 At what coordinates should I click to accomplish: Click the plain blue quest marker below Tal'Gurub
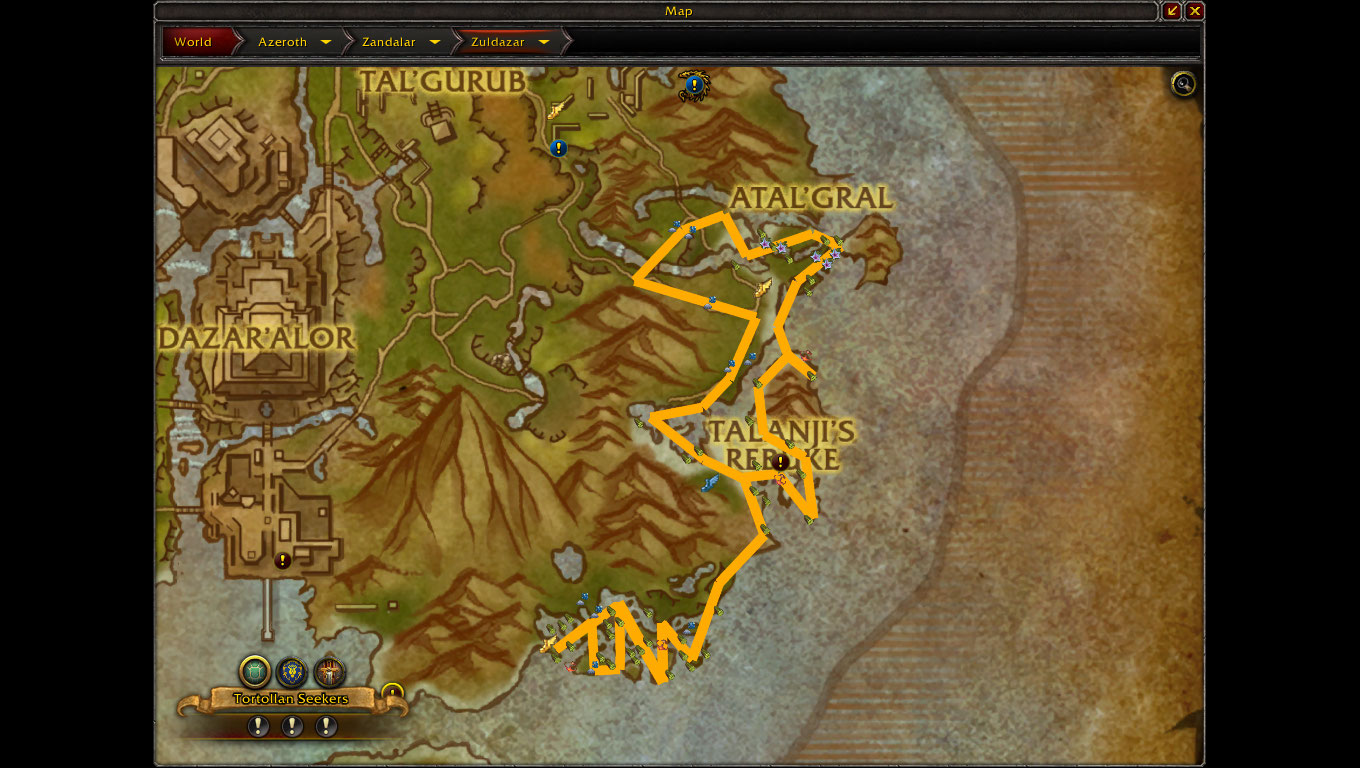558,148
